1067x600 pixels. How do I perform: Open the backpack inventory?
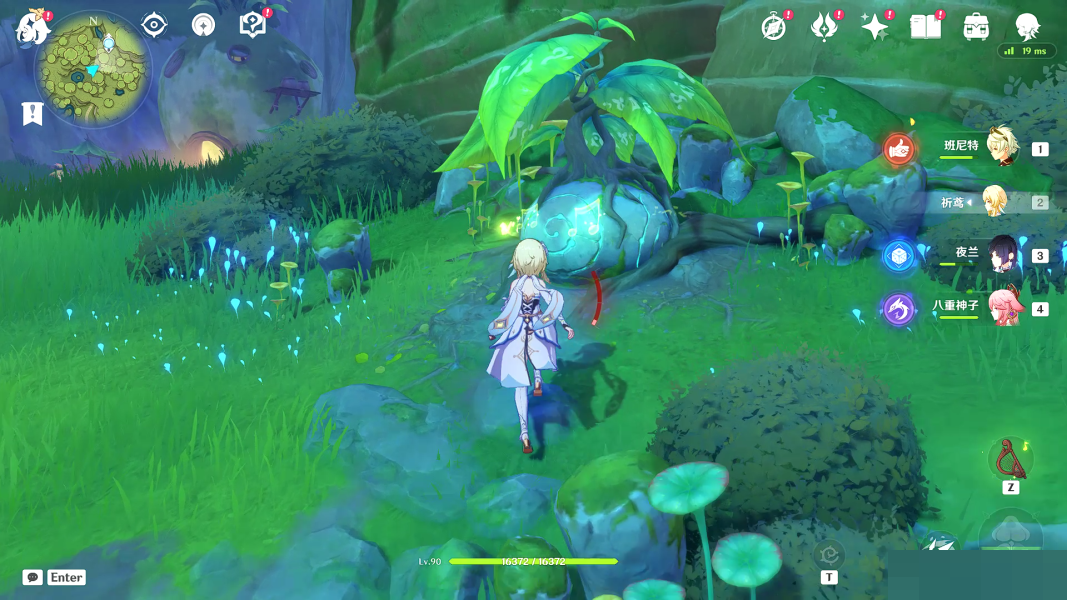[977, 27]
